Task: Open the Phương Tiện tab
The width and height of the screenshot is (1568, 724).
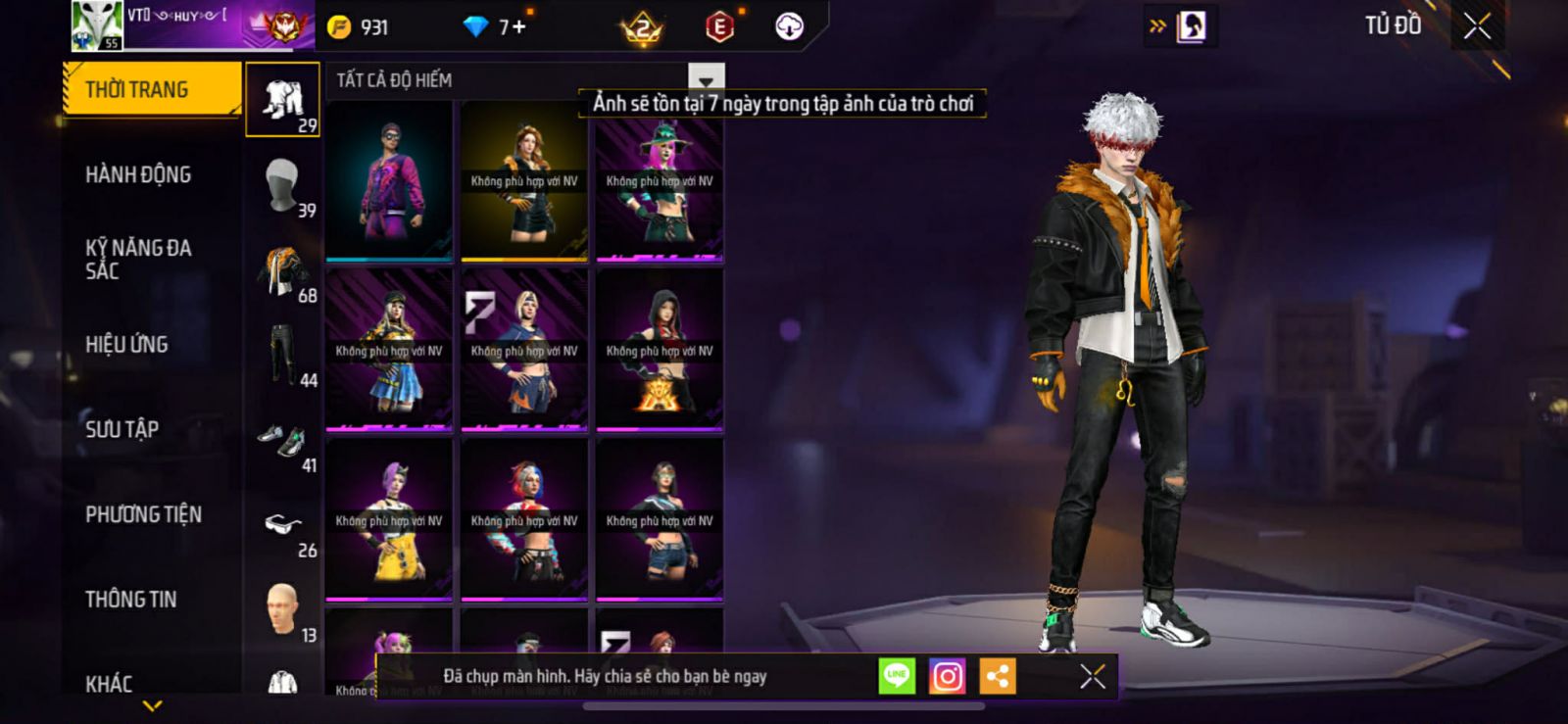Action: click(x=143, y=514)
